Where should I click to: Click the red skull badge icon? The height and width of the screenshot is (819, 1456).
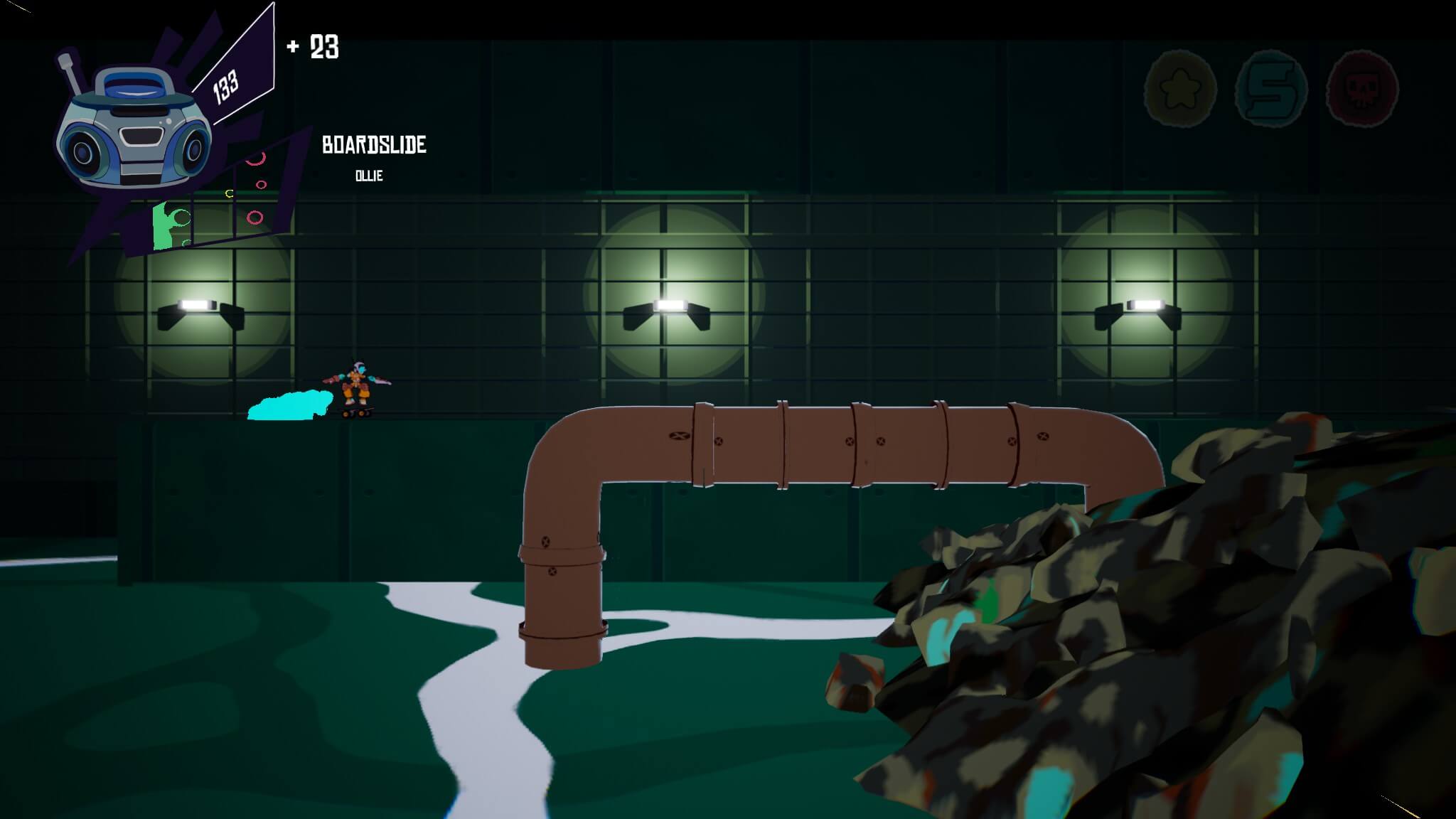coord(1362,89)
